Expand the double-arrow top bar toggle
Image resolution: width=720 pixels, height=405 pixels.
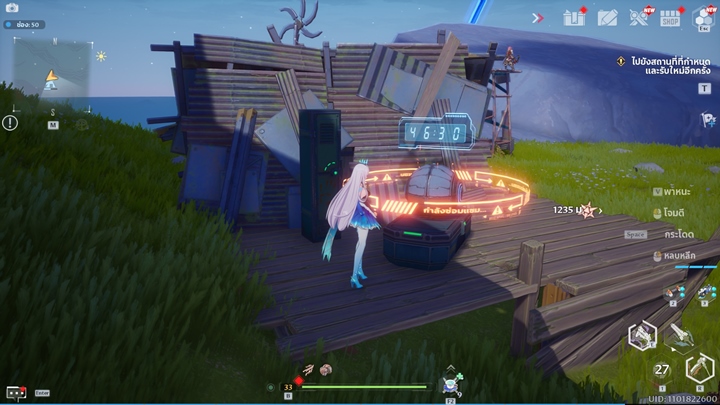tap(538, 18)
